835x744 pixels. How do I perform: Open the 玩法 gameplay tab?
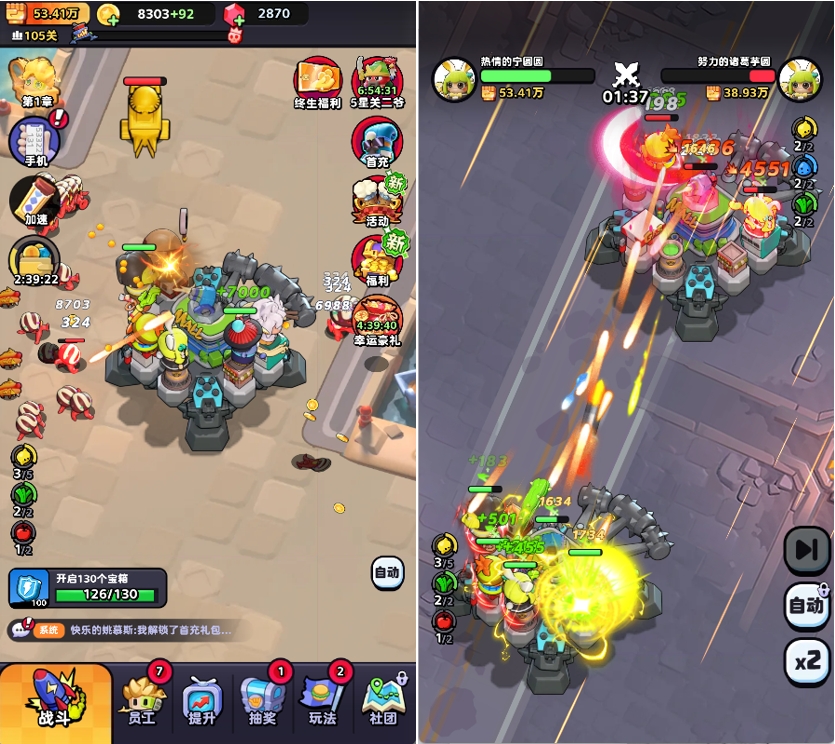[x=322, y=702]
